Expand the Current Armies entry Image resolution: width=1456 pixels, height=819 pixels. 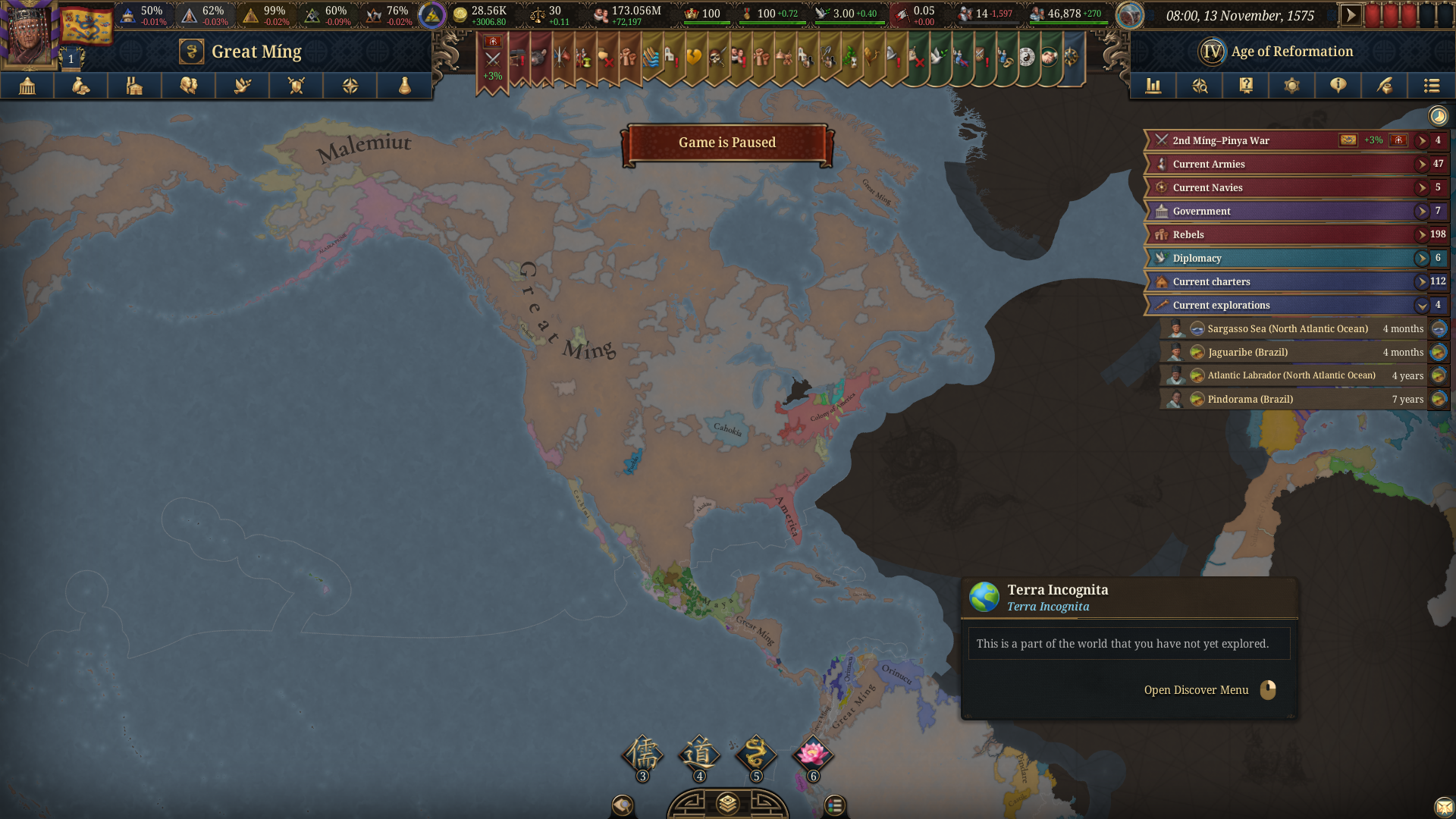pos(1421,164)
